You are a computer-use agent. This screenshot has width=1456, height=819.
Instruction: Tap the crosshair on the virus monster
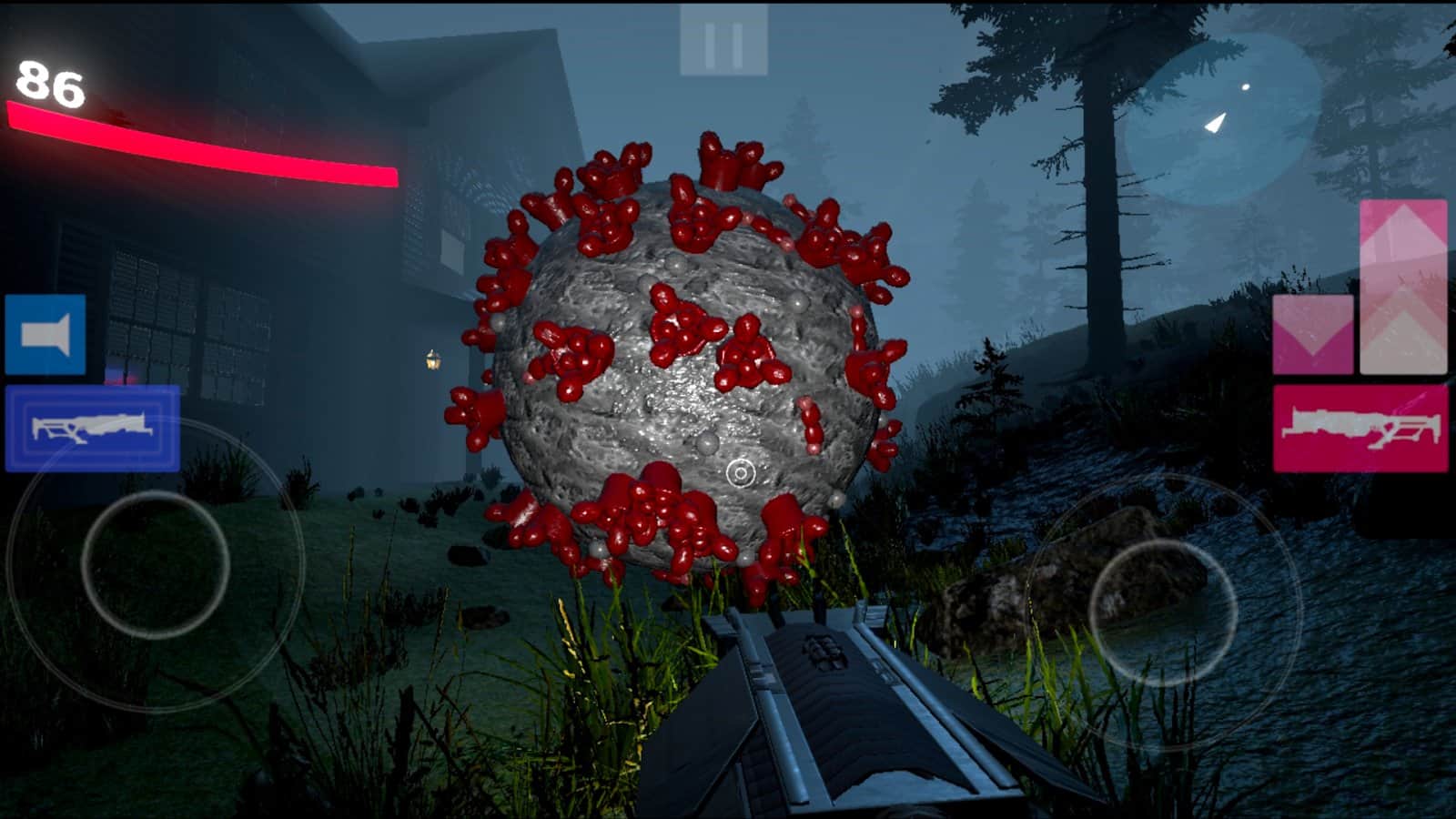click(740, 474)
